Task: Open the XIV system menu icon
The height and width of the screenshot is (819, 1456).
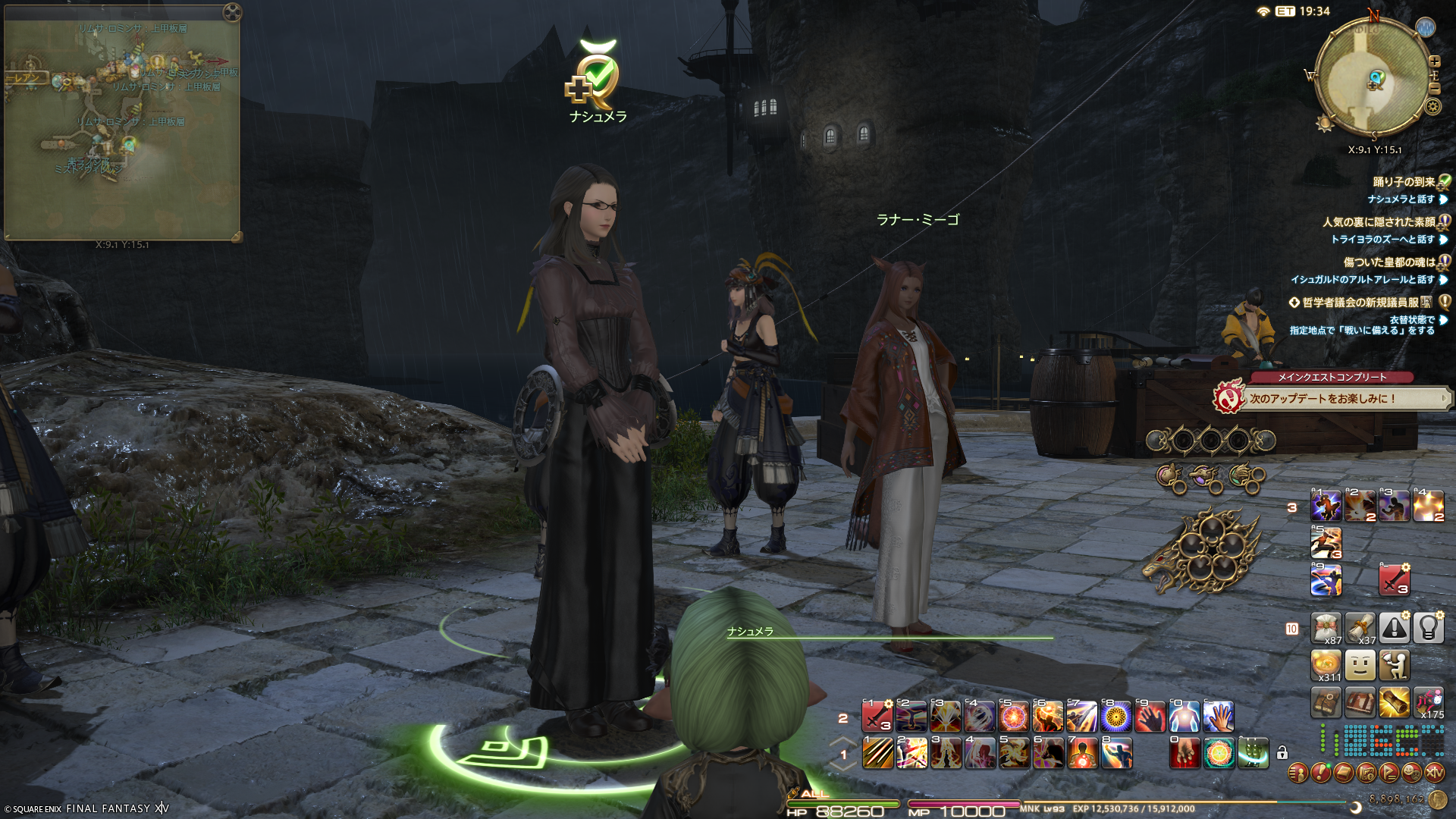Action: pos(1434,773)
